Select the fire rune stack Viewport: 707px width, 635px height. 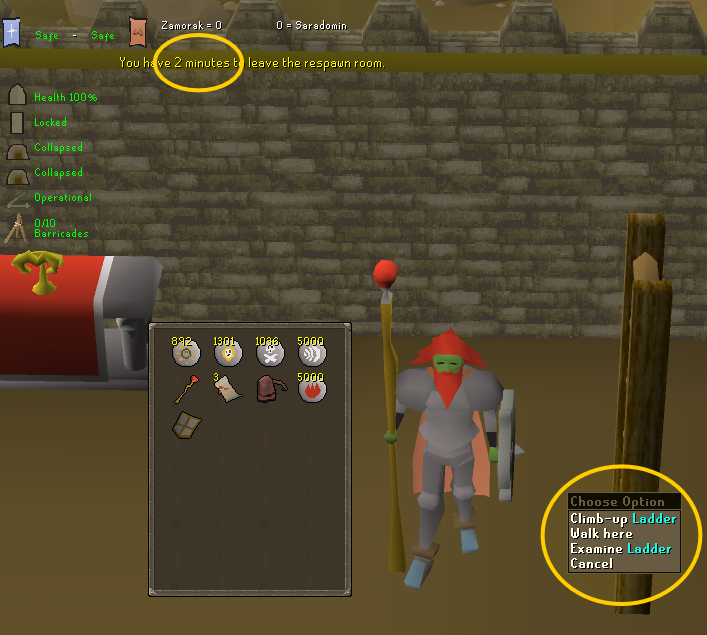pos(312,389)
